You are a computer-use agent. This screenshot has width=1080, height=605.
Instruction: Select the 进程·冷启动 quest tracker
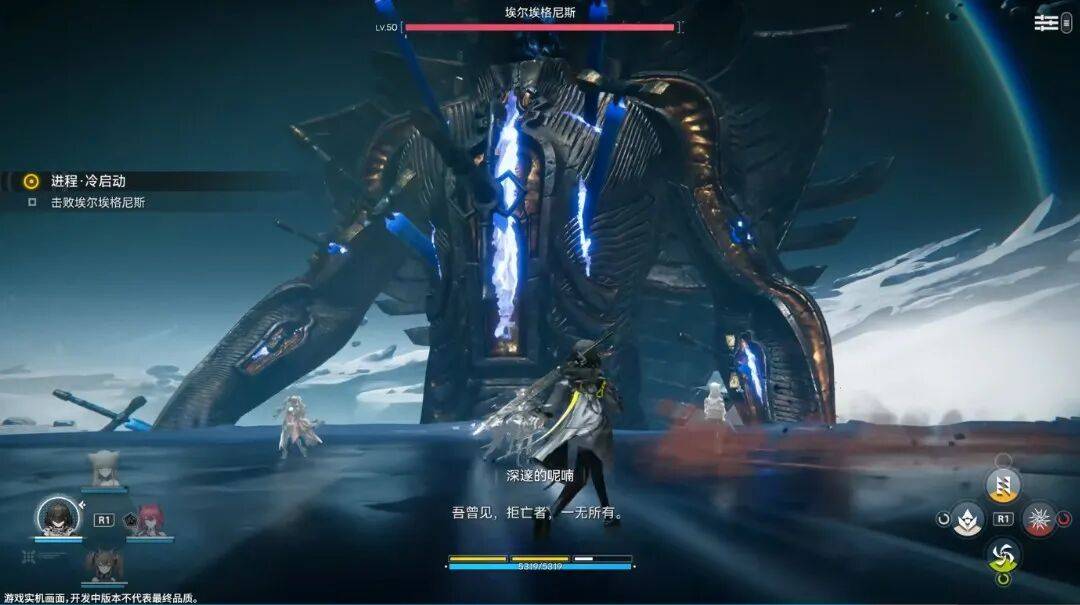click(x=88, y=181)
